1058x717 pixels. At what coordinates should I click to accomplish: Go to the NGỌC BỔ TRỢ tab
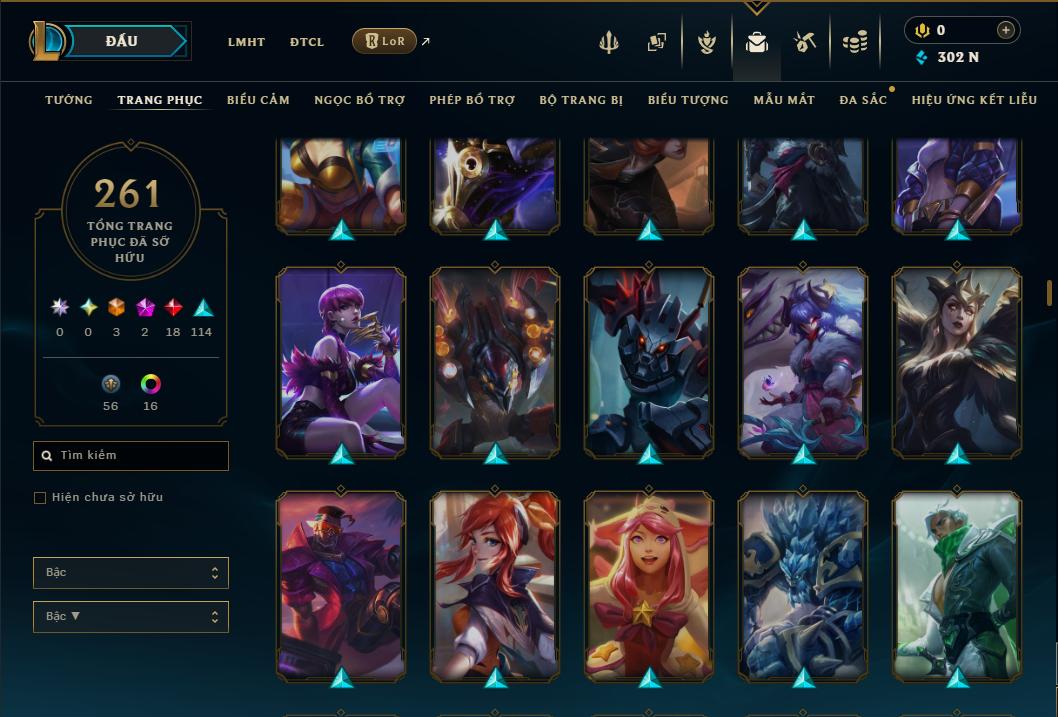[x=359, y=100]
